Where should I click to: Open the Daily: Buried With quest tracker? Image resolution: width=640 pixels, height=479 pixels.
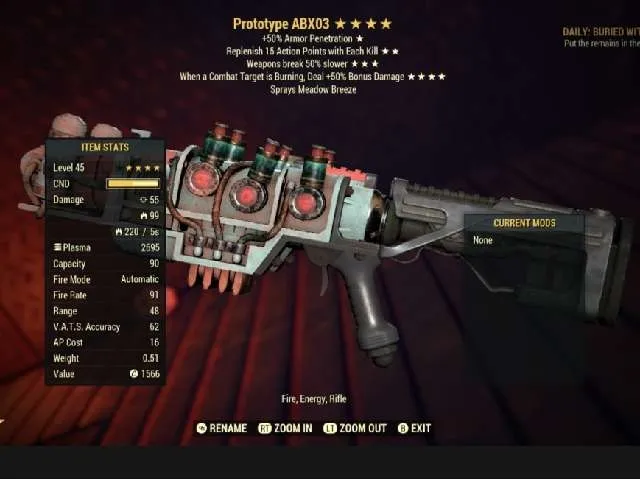coord(596,32)
